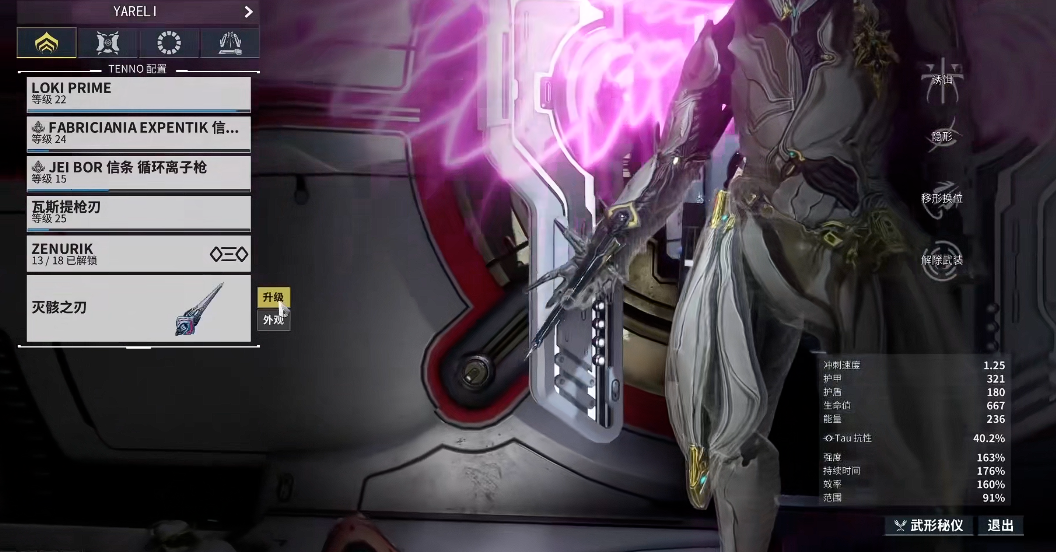The image size is (1056, 552).
Task: Select the 隐形 invisibility ability icon
Action: click(x=941, y=140)
